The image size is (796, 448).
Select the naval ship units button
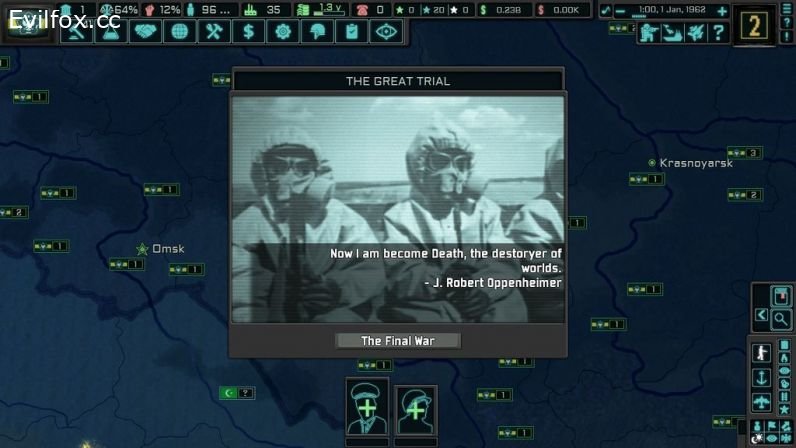click(x=672, y=33)
